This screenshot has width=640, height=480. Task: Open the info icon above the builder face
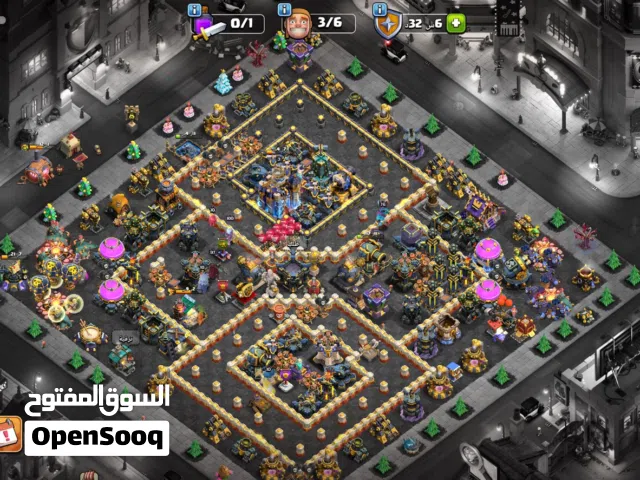click(286, 9)
